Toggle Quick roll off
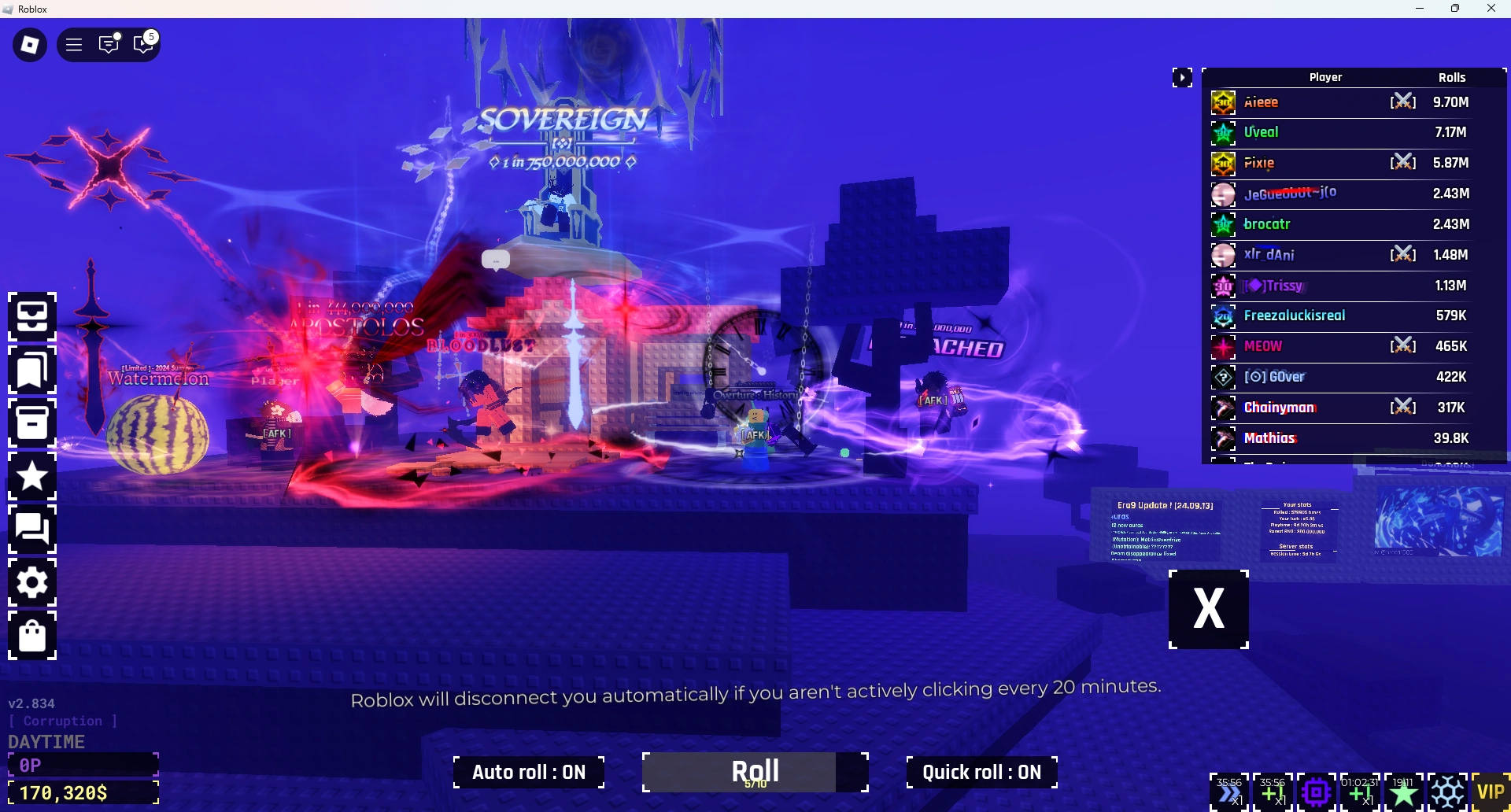The width and height of the screenshot is (1511, 812). pos(981,772)
